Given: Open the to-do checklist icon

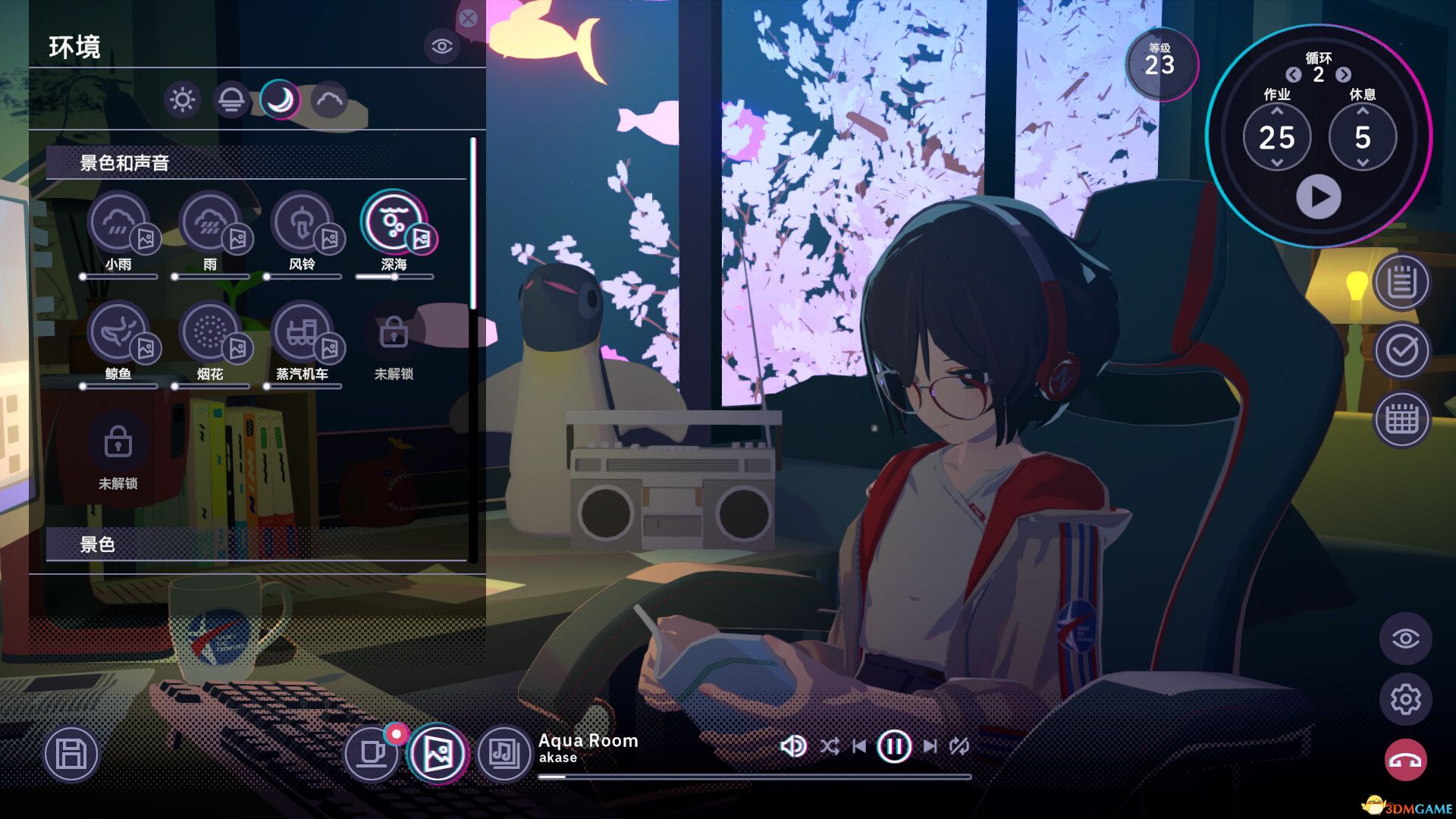Looking at the screenshot, I should click(x=1402, y=351).
